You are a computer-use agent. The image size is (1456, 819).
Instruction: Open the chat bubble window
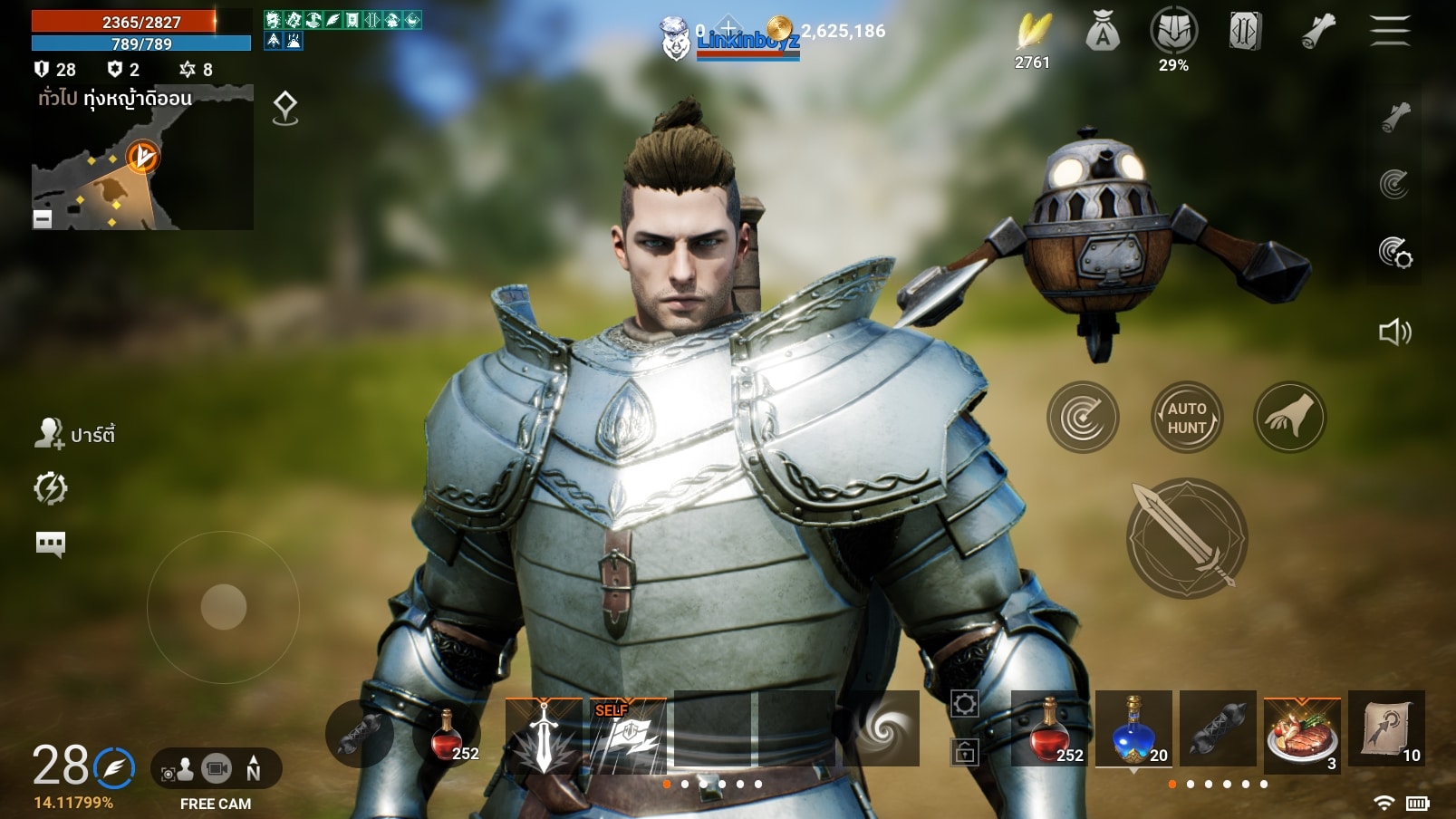(50, 544)
